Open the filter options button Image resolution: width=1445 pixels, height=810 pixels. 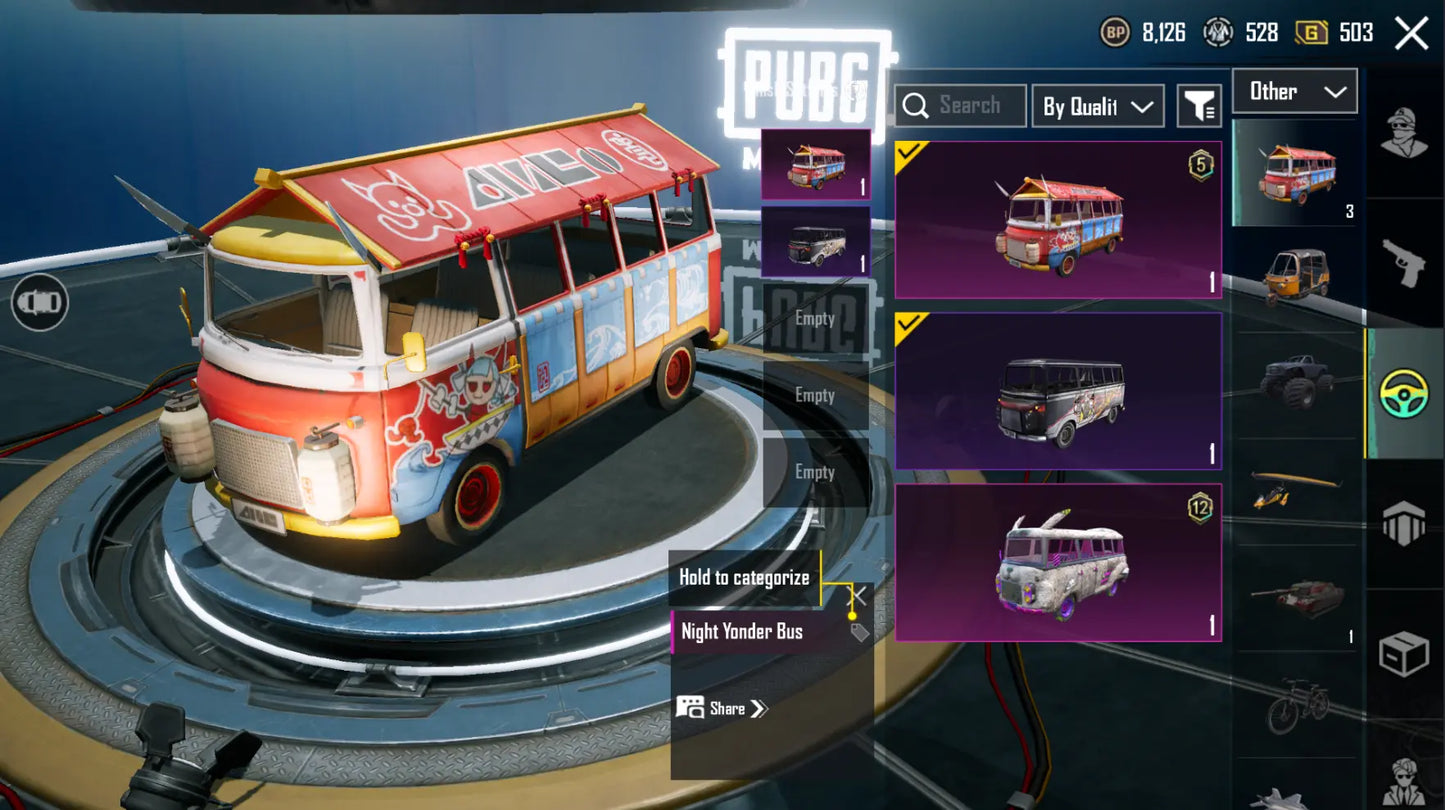pos(1199,106)
